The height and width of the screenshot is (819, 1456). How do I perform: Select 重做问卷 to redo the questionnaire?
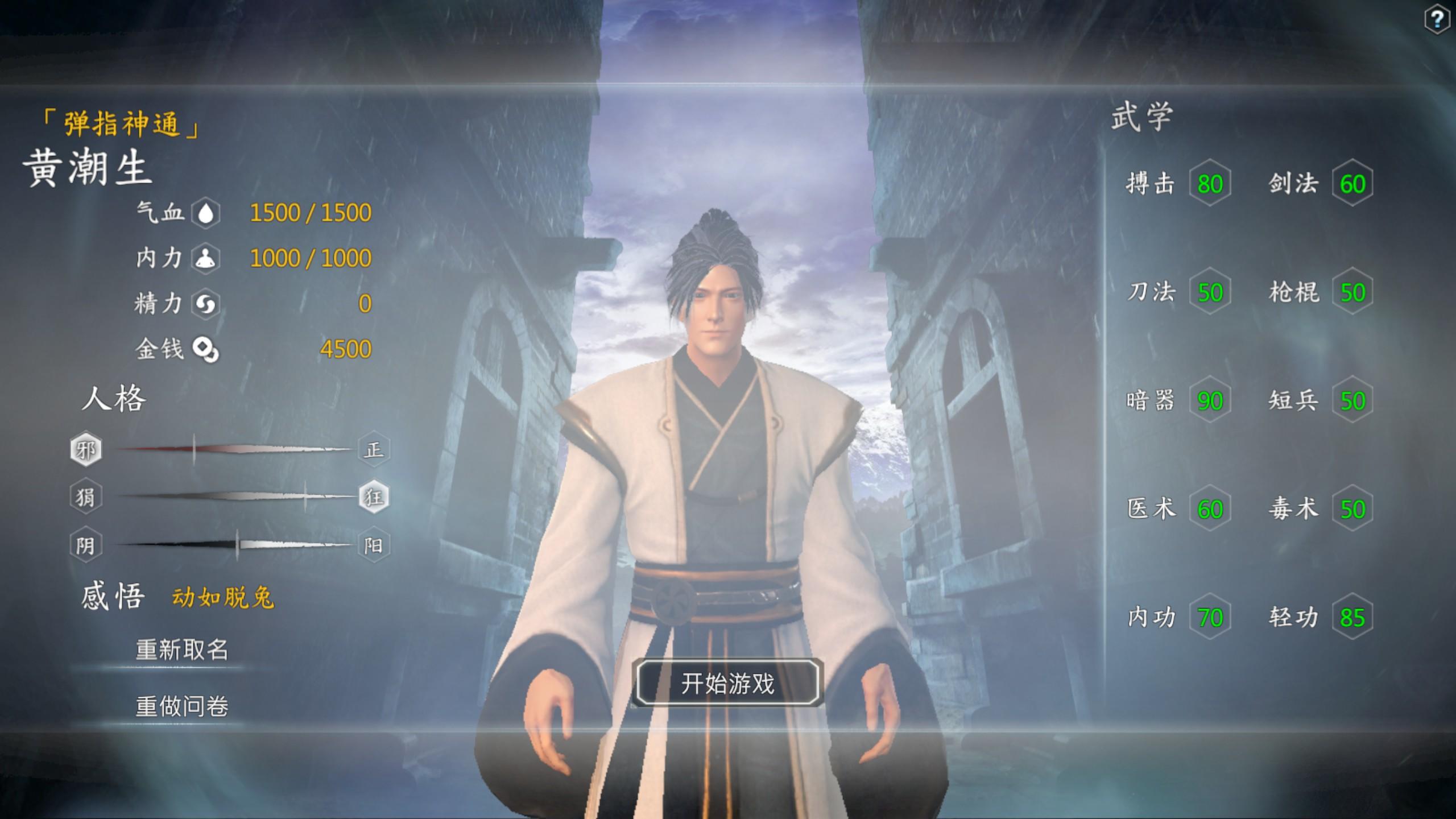pyautogui.click(x=182, y=706)
